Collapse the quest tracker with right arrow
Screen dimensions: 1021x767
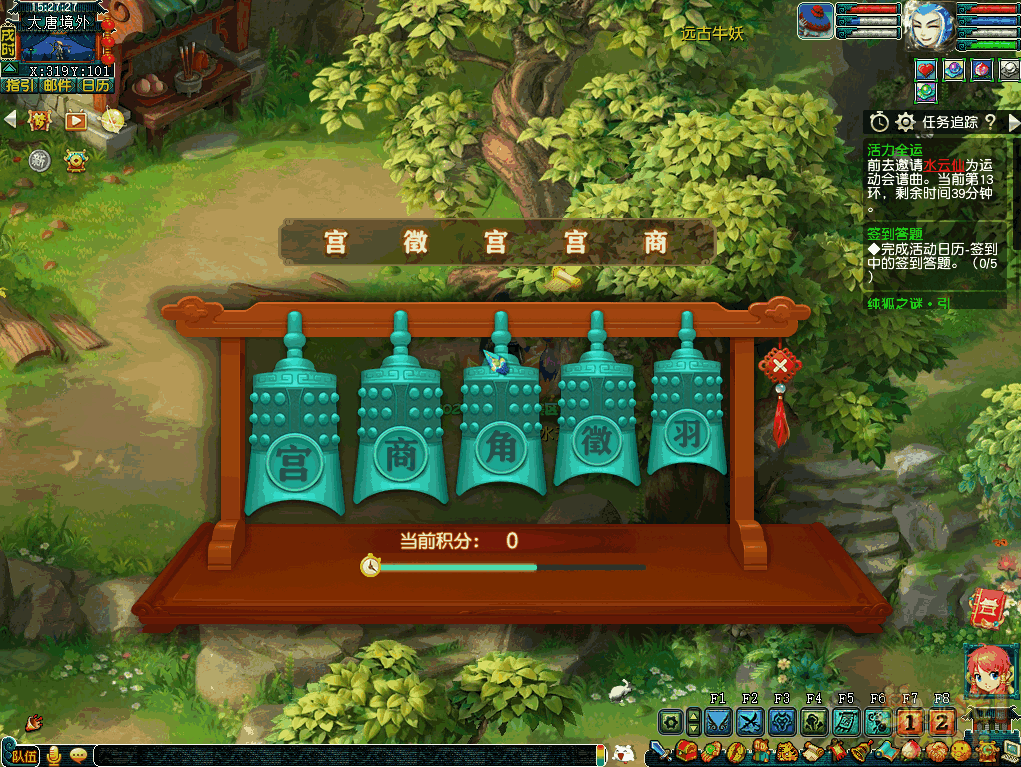pyautogui.click(x=1012, y=122)
